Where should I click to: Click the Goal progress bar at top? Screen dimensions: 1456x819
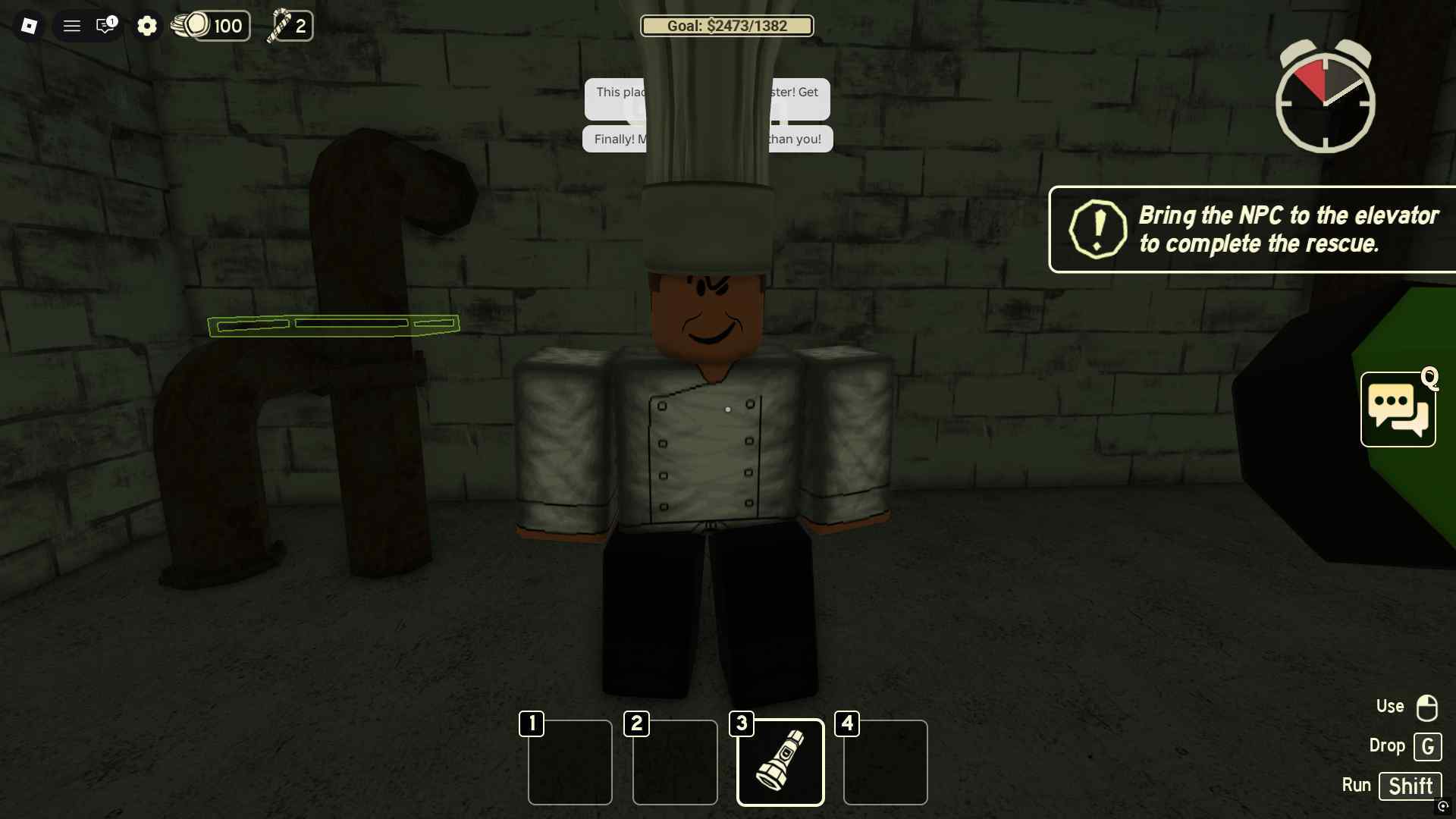click(726, 26)
